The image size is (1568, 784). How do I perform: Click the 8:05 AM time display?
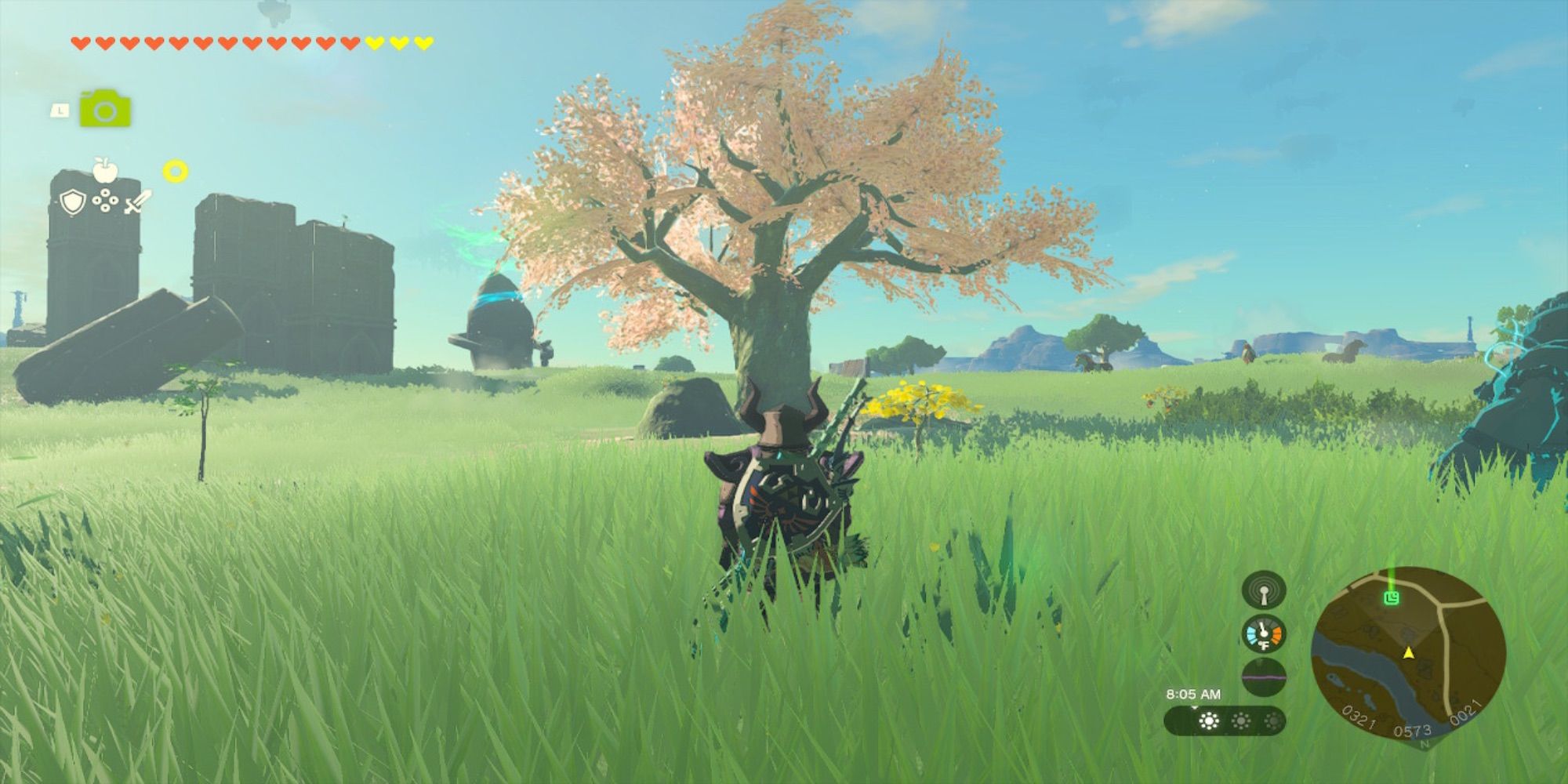(x=1194, y=693)
